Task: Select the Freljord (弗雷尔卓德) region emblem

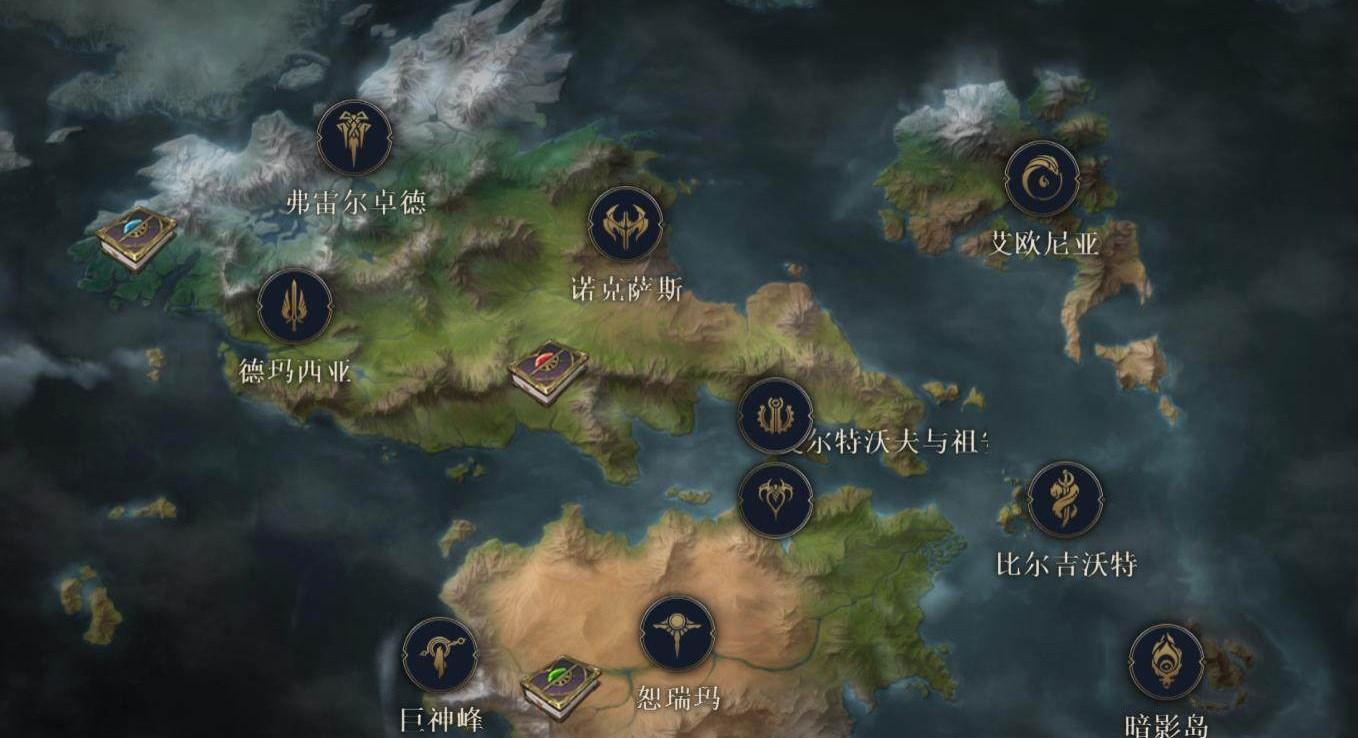Action: [x=353, y=138]
